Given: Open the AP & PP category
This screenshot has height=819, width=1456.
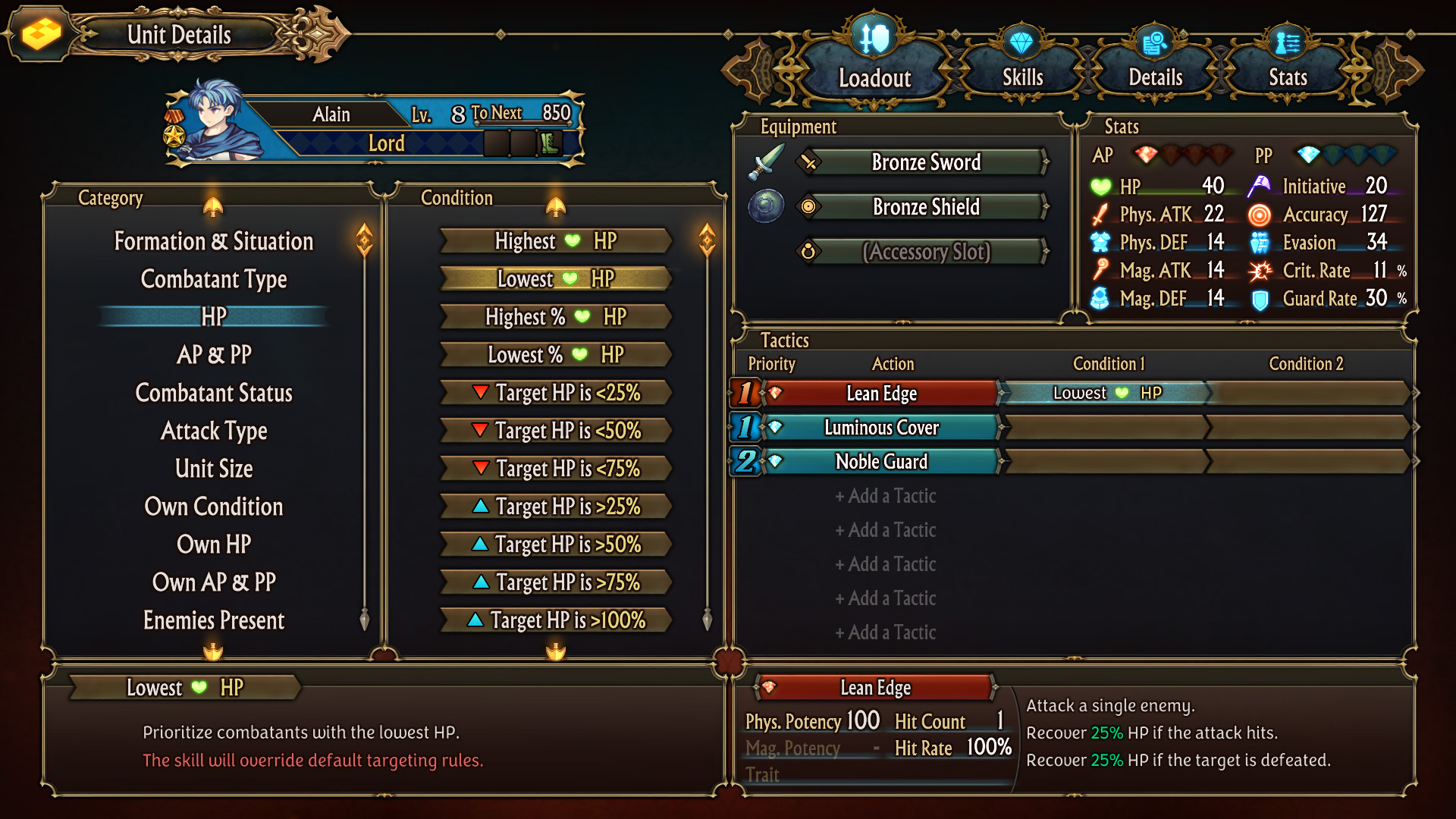Looking at the screenshot, I should [x=214, y=355].
